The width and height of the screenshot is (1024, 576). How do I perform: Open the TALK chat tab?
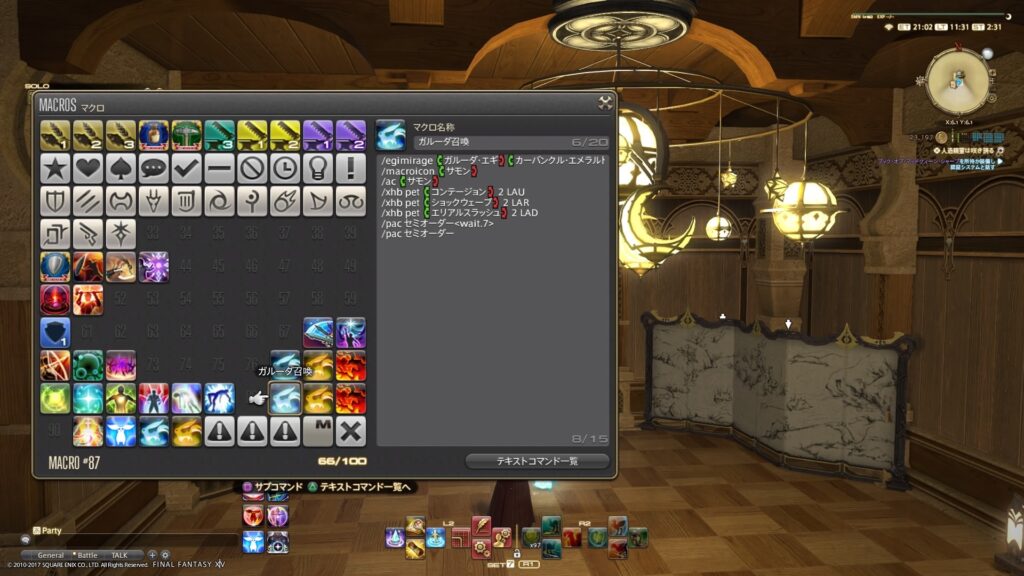(119, 555)
